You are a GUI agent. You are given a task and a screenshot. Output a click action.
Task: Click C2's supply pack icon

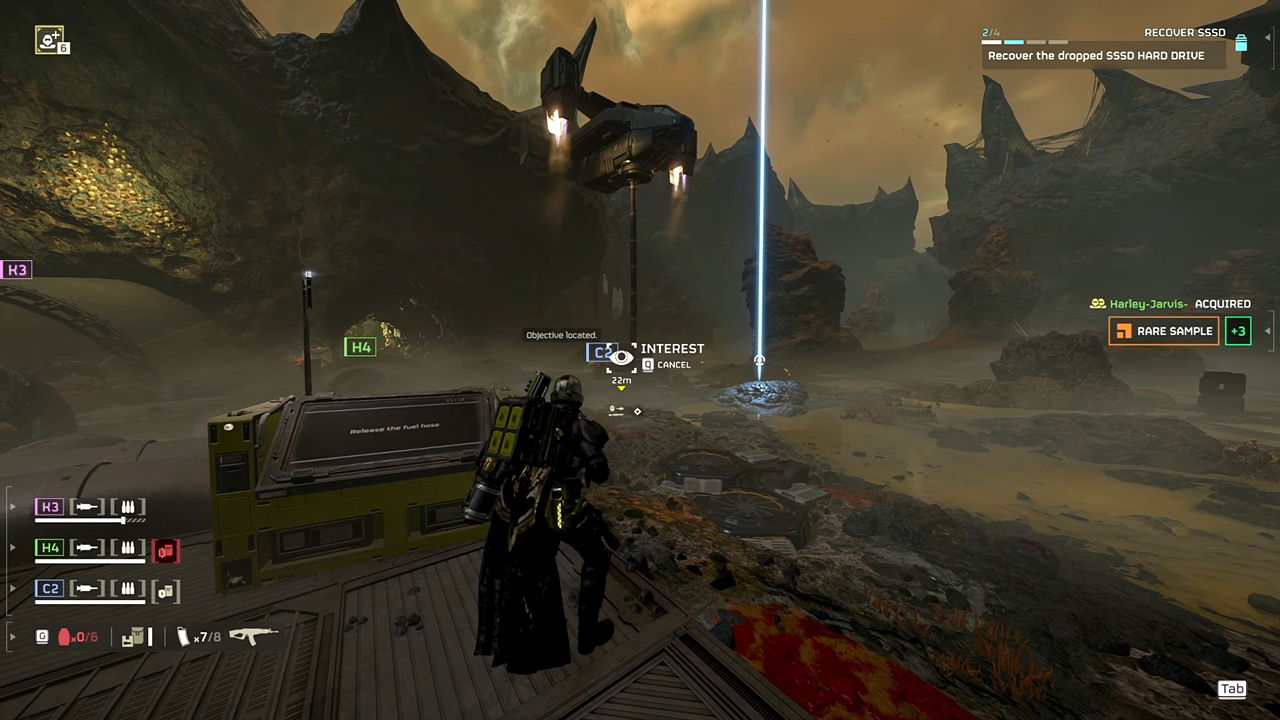click(x=167, y=590)
